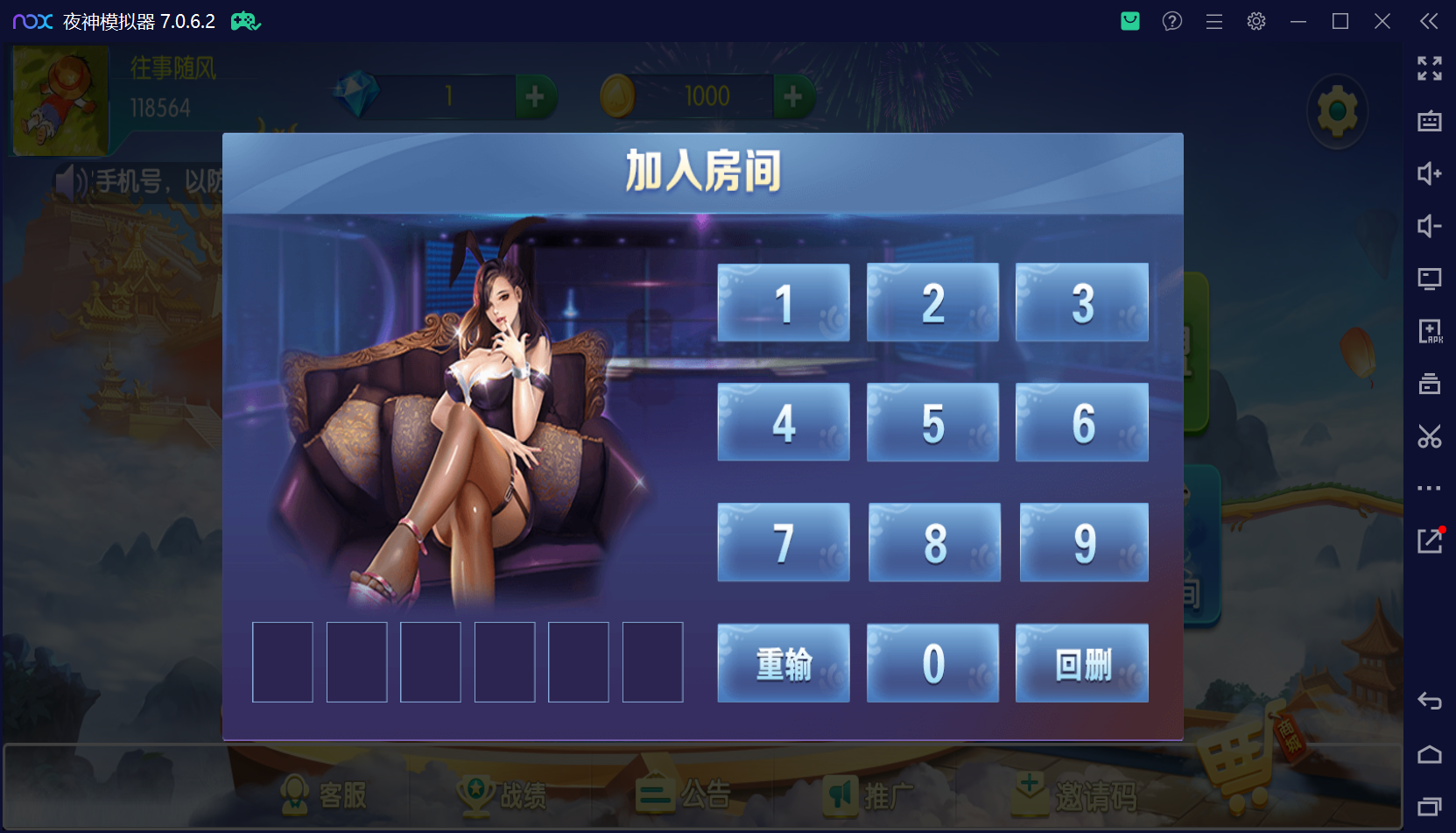
Task: Increase the emulator volume
Action: [1430, 173]
